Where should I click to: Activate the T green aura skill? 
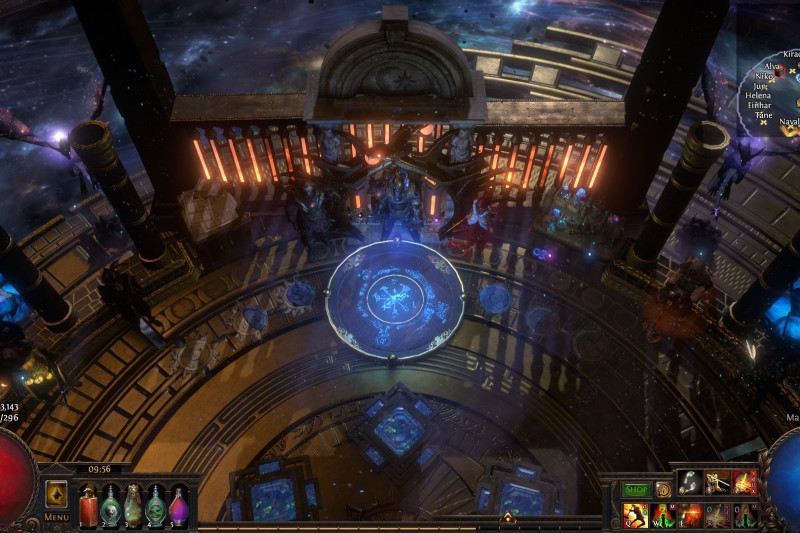click(x=744, y=515)
